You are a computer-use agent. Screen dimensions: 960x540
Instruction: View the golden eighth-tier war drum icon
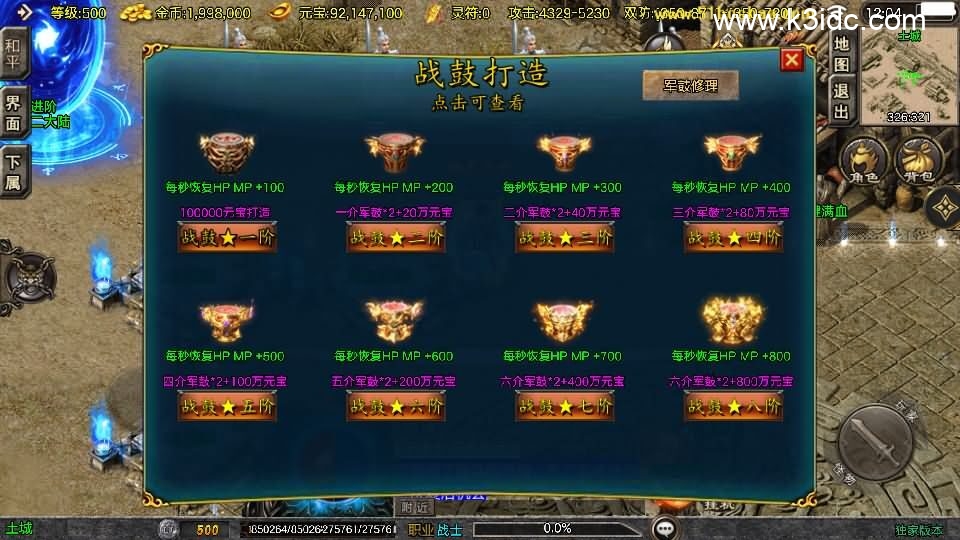tap(733, 320)
